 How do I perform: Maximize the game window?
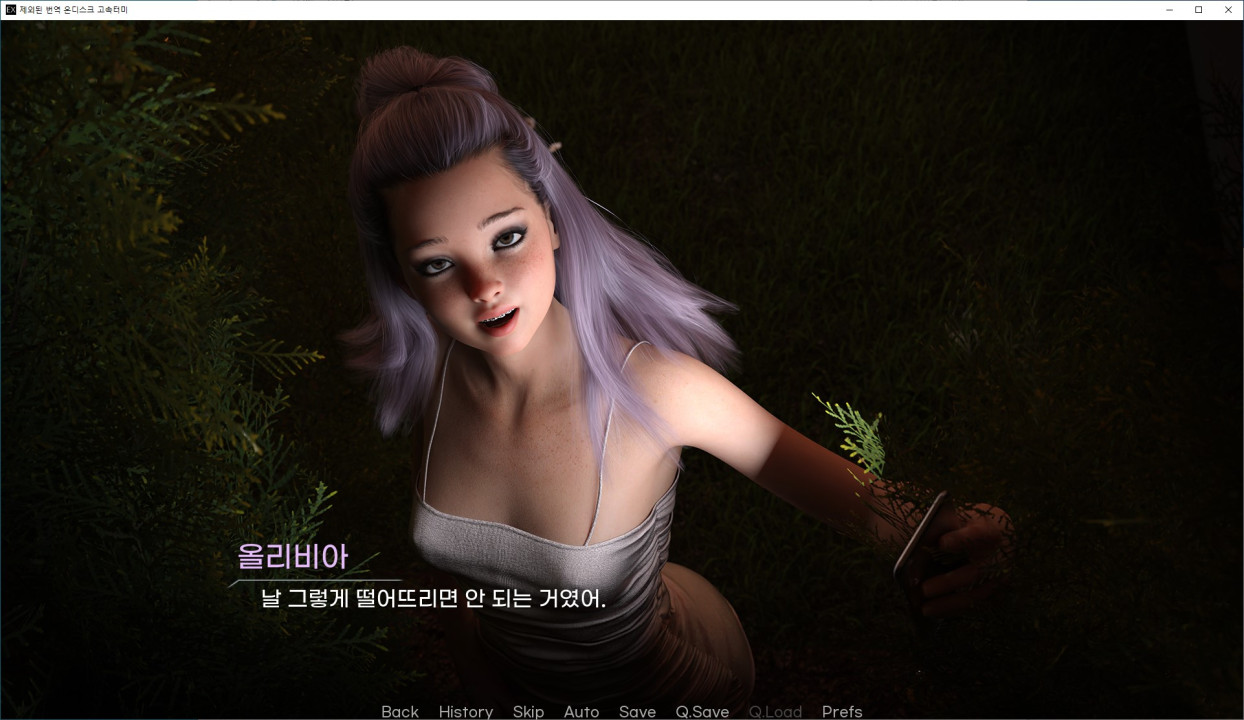click(x=1198, y=10)
